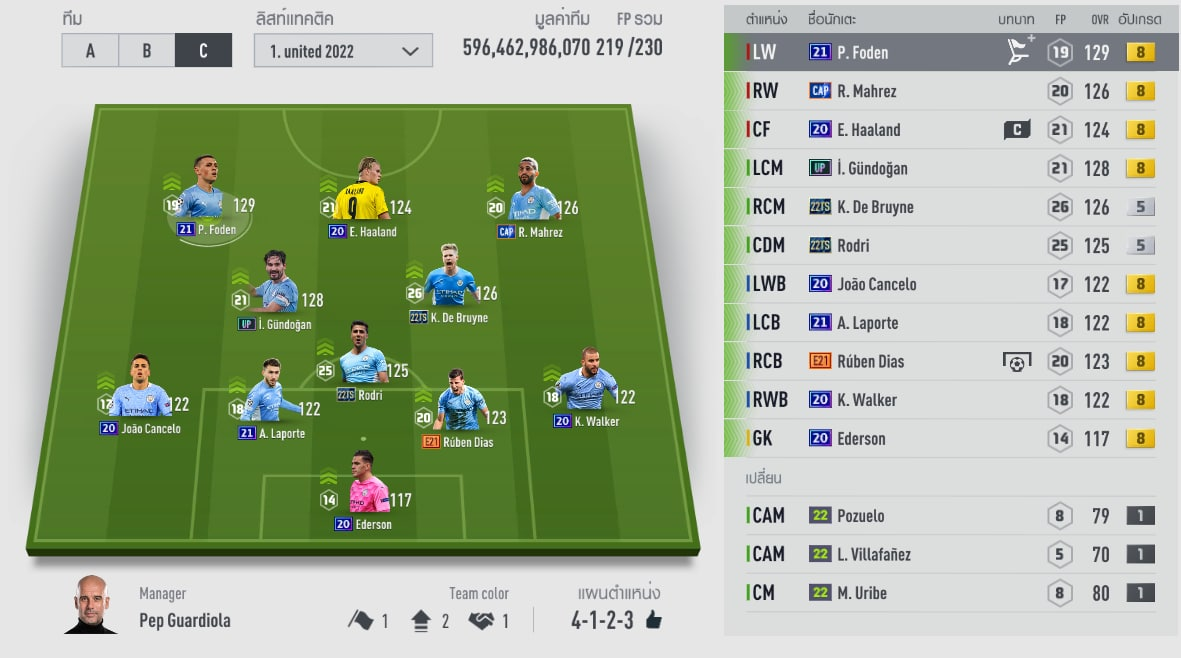Screen dimensions: 1181x658
Task: Select K. De Bruyne's RCM row
Action: [x=940, y=207]
